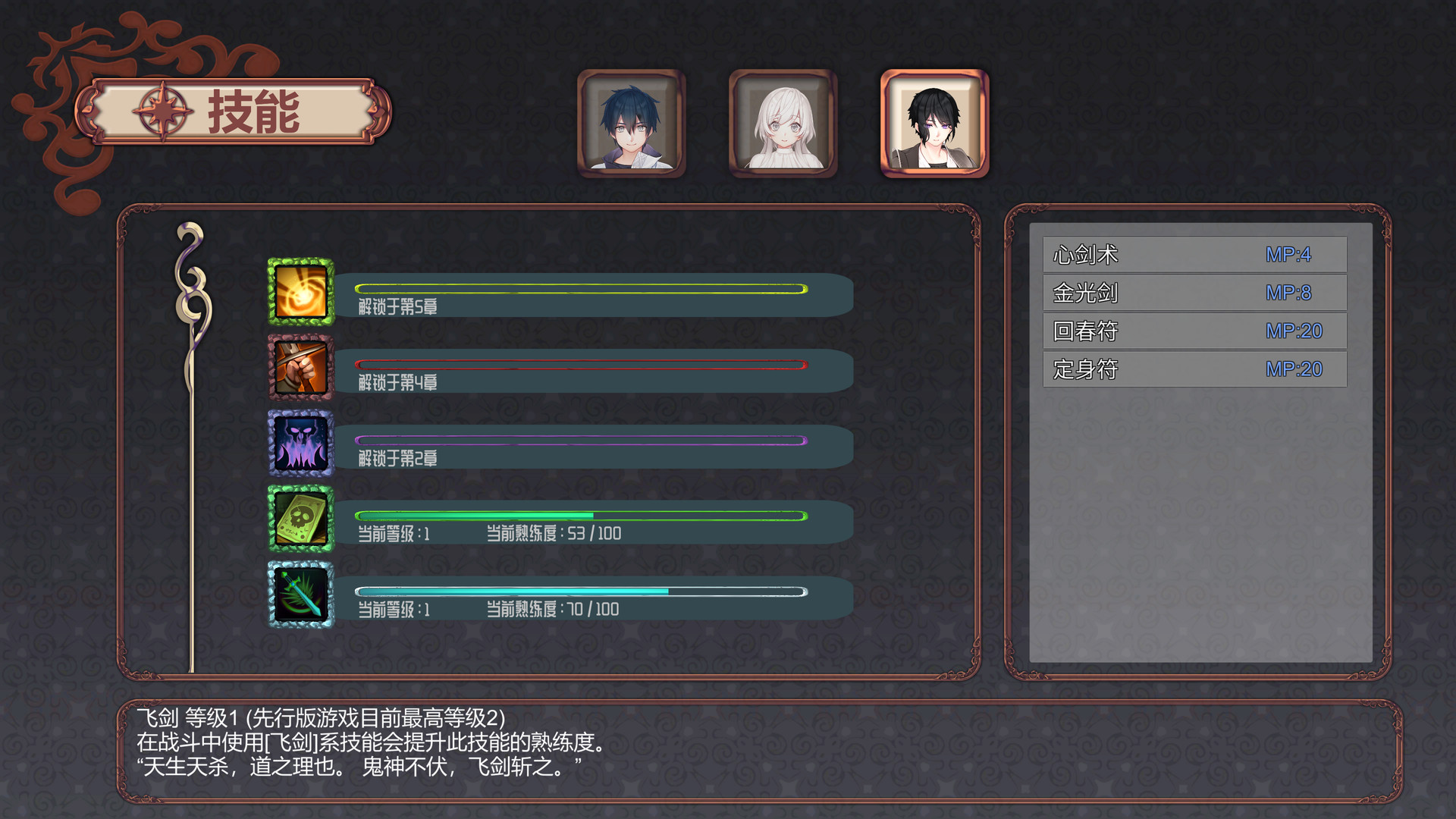Click the 解锁于第2章 unlock label
Screen dimensions: 1456x819
(x=400, y=458)
